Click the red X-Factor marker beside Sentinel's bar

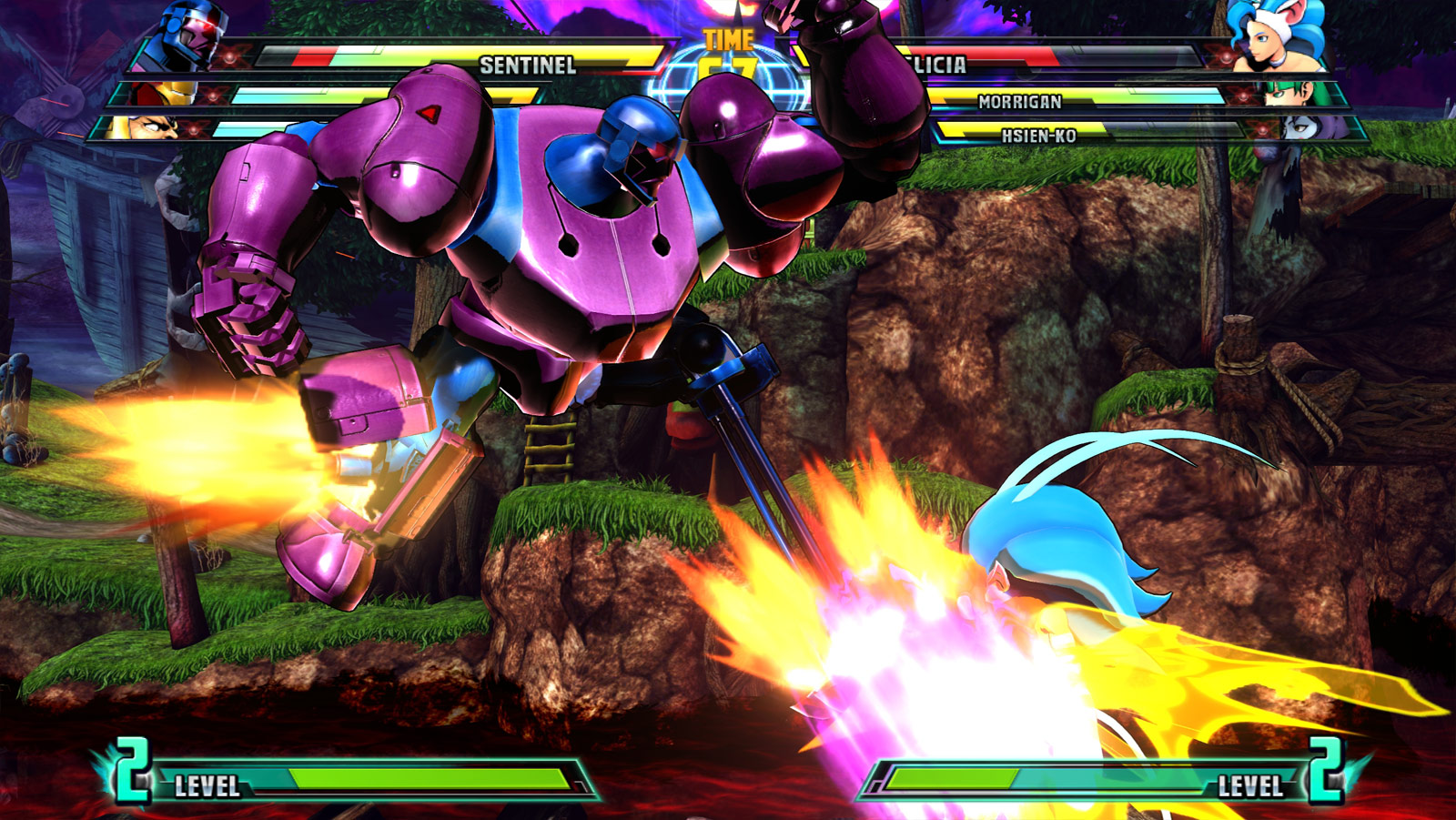[x=229, y=56]
